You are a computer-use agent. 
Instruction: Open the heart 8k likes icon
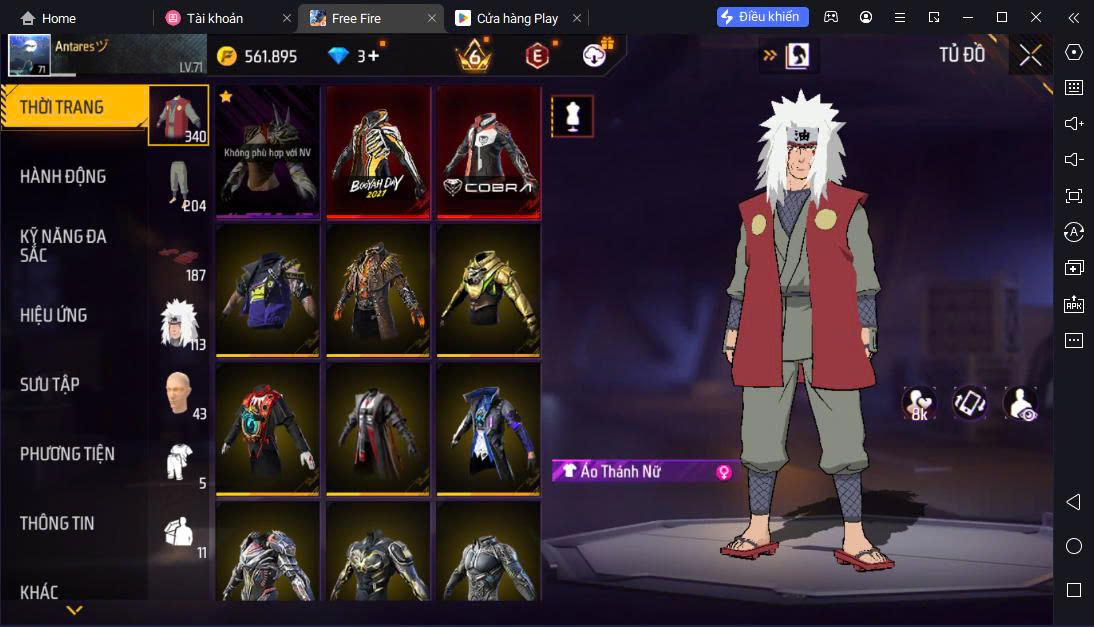click(919, 402)
